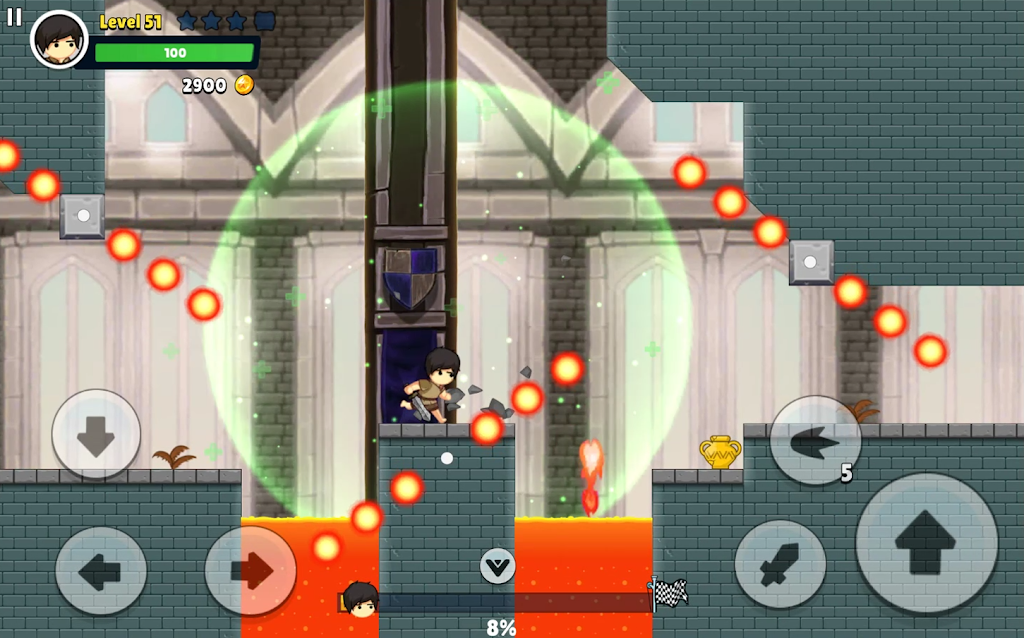
Task: Tap the down arrow crouch button
Action: 96,434
